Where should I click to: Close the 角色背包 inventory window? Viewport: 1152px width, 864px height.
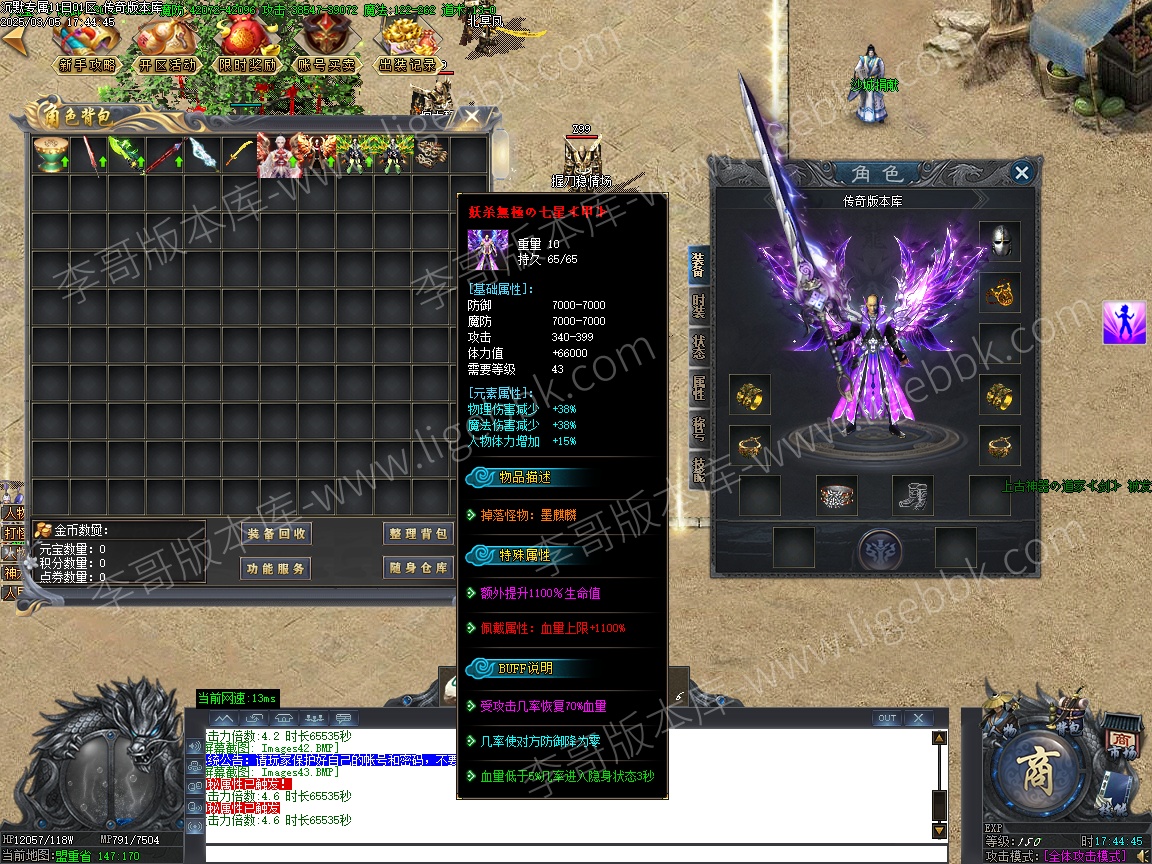click(471, 117)
